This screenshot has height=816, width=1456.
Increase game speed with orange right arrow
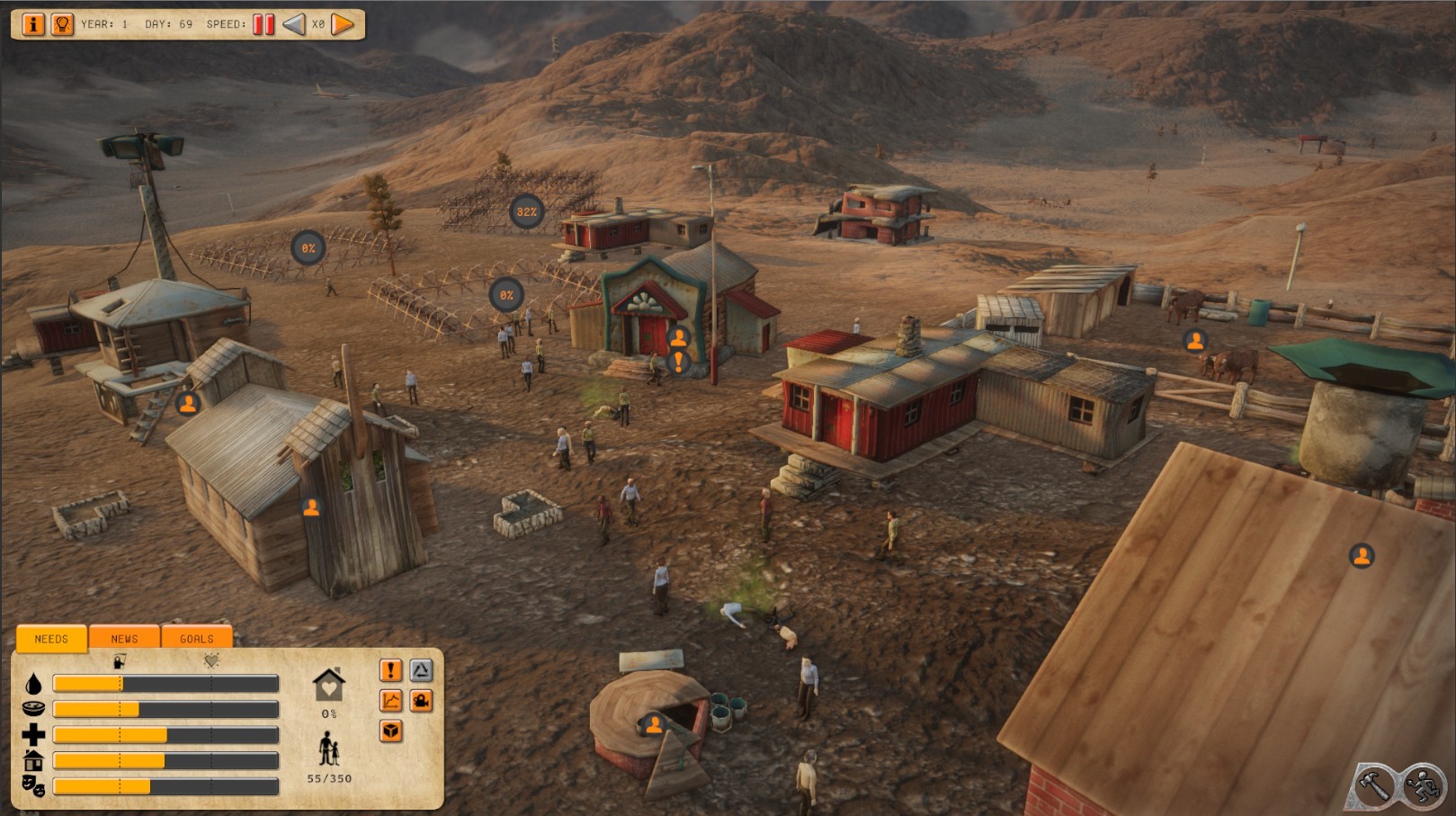coord(343,24)
